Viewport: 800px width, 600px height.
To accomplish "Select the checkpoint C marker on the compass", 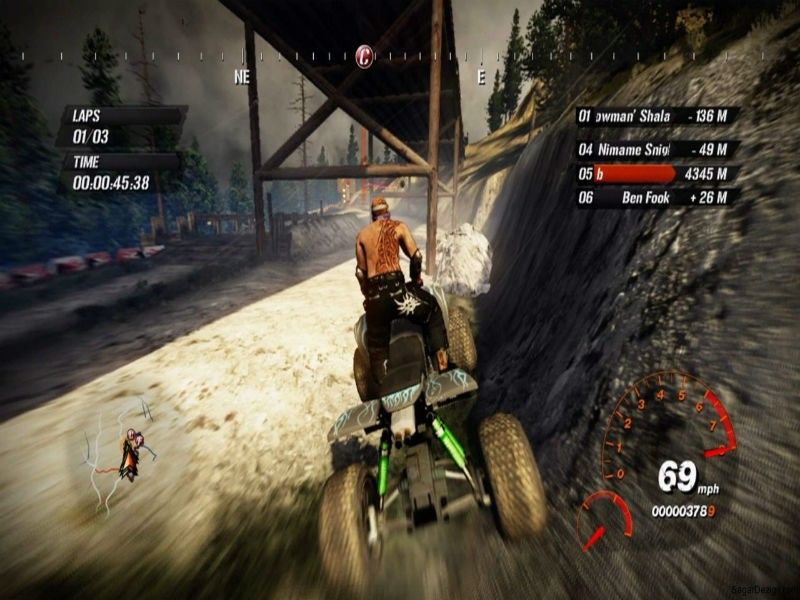I will pyautogui.click(x=365, y=56).
